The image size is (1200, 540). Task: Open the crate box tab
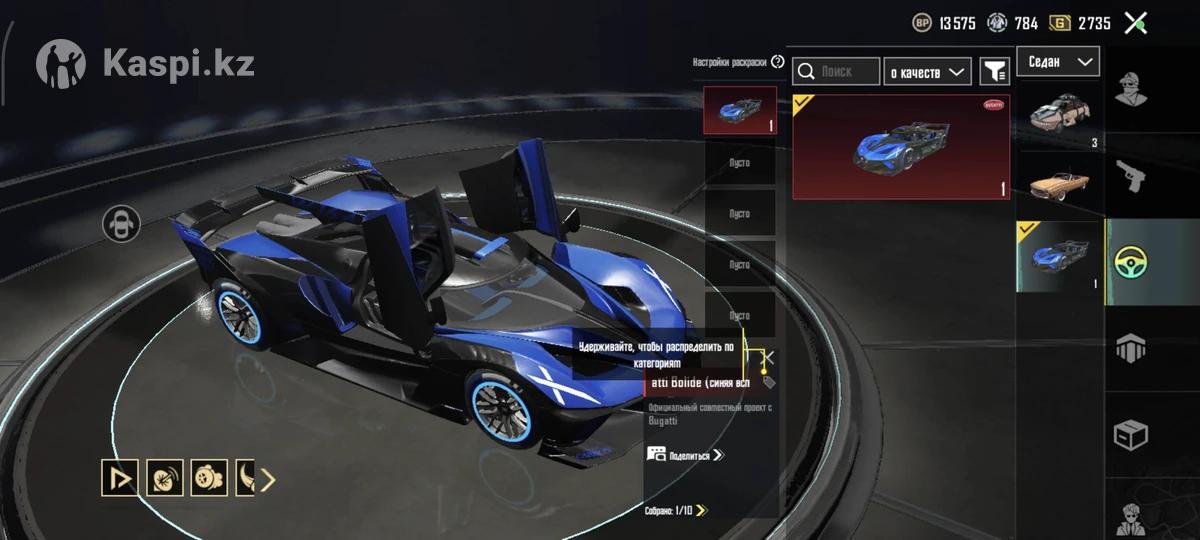click(1131, 436)
